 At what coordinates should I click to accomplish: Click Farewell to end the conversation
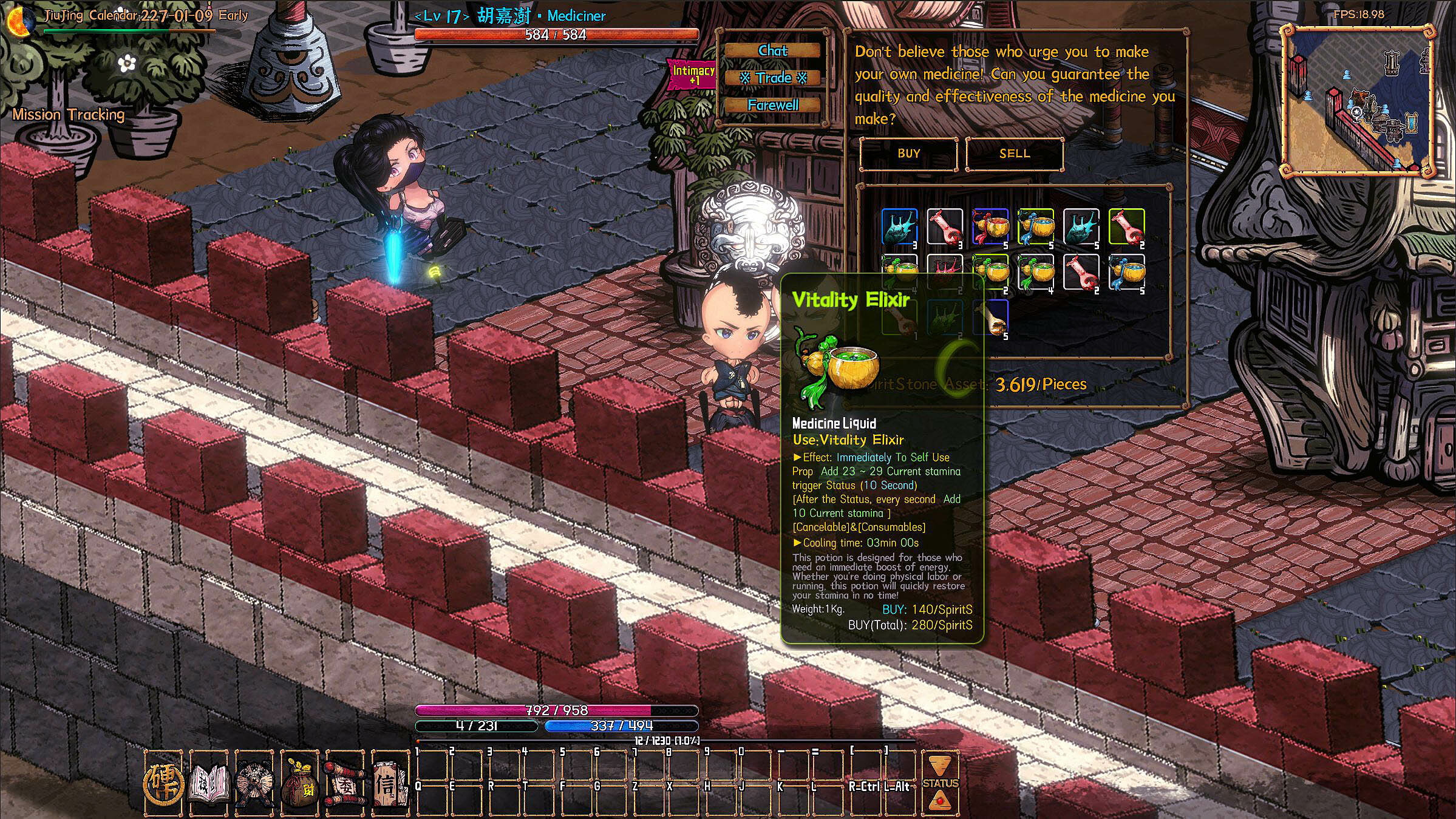tap(772, 104)
